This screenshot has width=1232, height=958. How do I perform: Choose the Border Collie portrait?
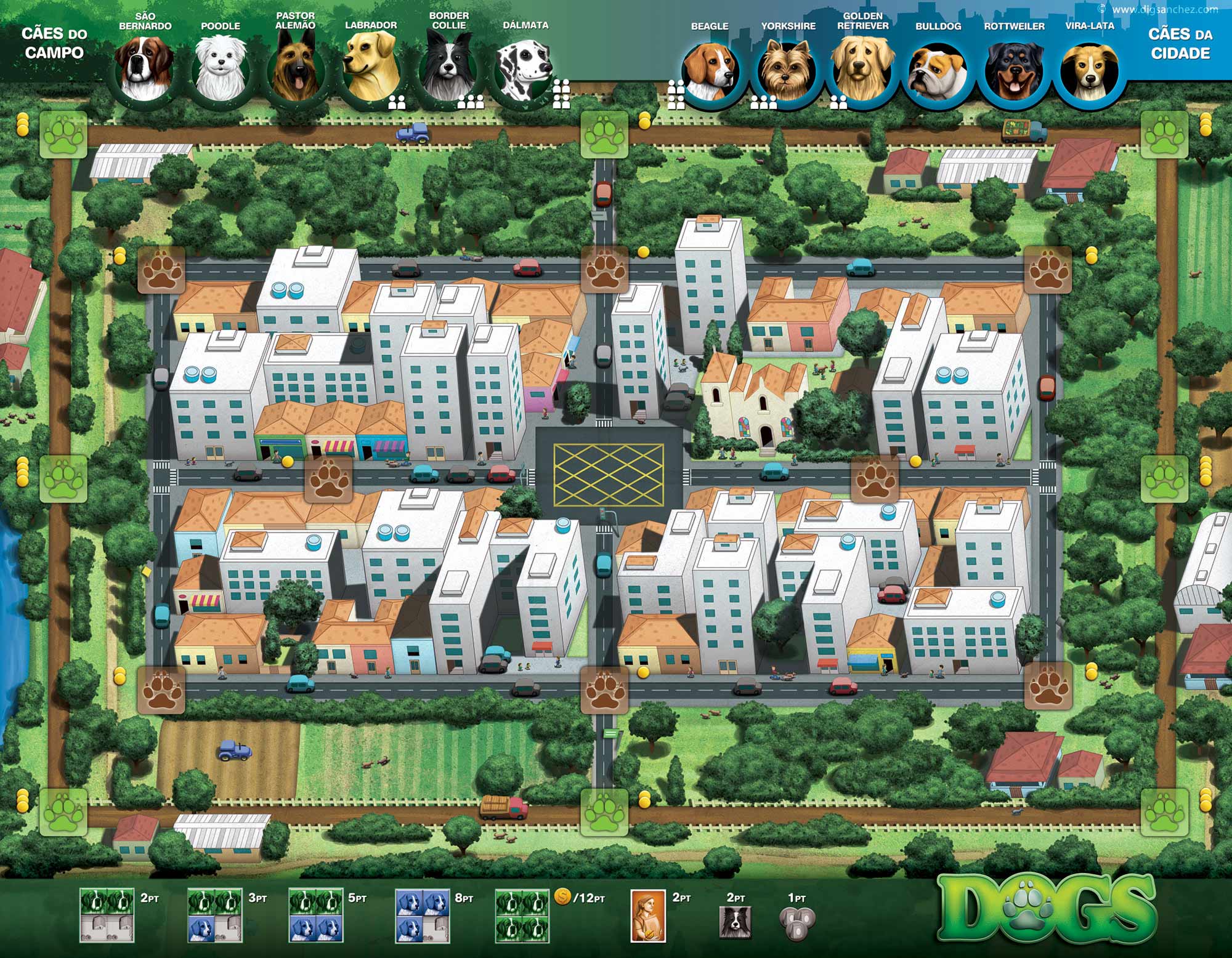pos(448,71)
